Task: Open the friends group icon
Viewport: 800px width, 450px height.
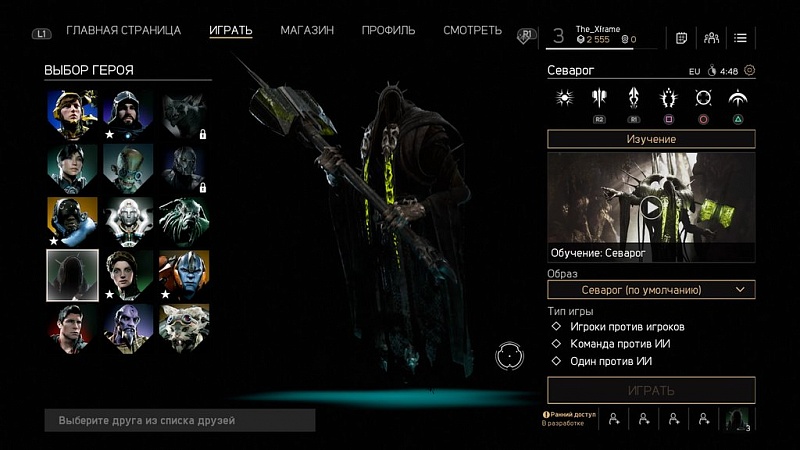Action: 711,38
